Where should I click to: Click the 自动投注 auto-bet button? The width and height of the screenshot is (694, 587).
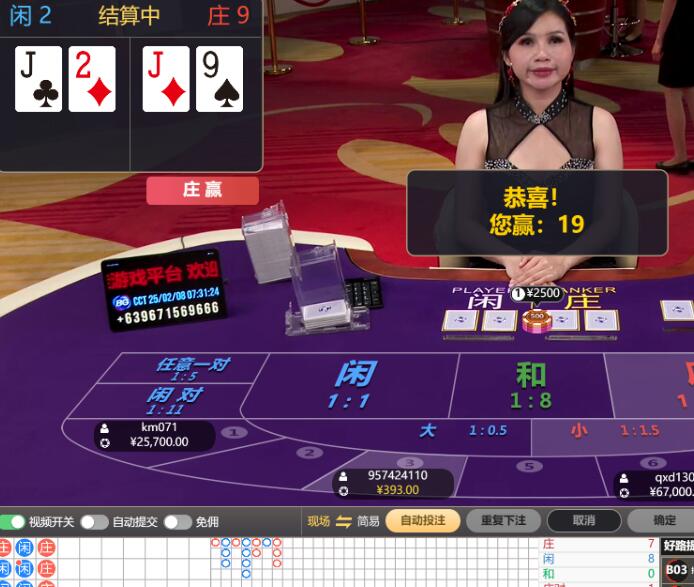pyautogui.click(x=422, y=521)
